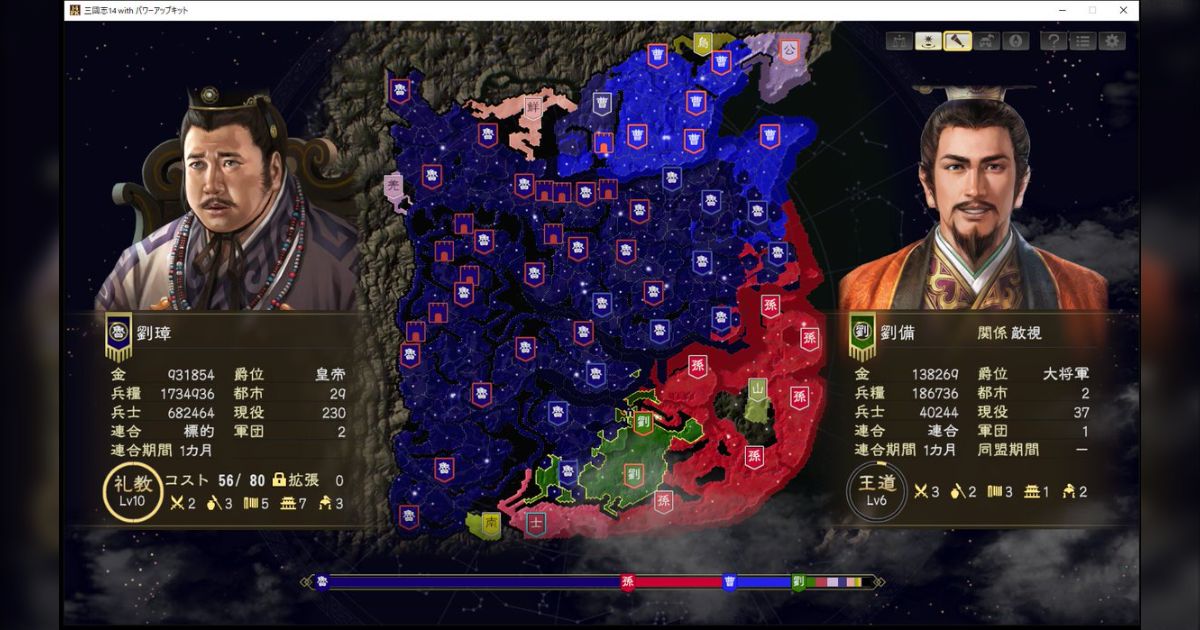Click the 山 faction banner on the map
1200x630 pixels.
[758, 388]
